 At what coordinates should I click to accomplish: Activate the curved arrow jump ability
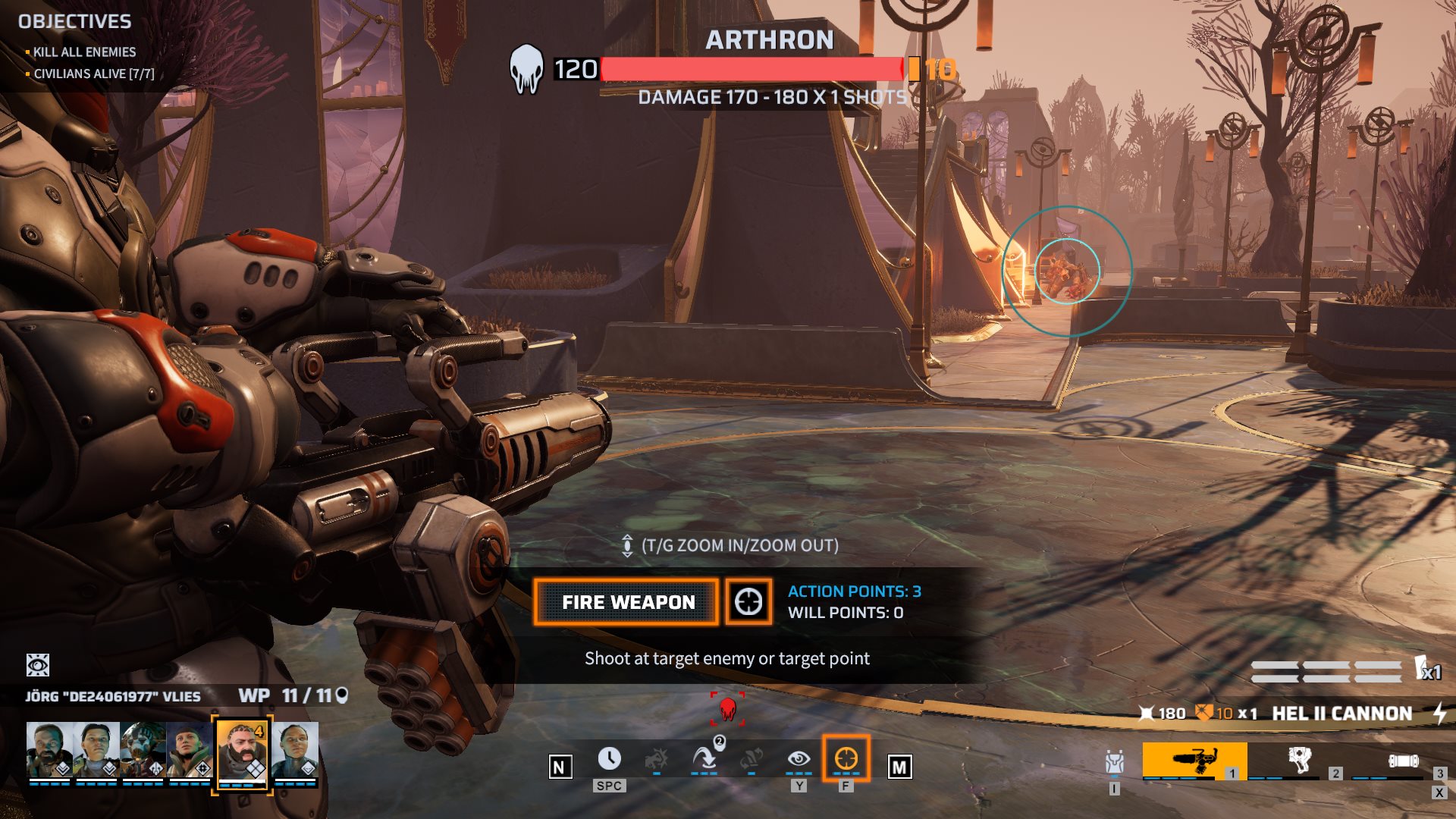coord(704,759)
